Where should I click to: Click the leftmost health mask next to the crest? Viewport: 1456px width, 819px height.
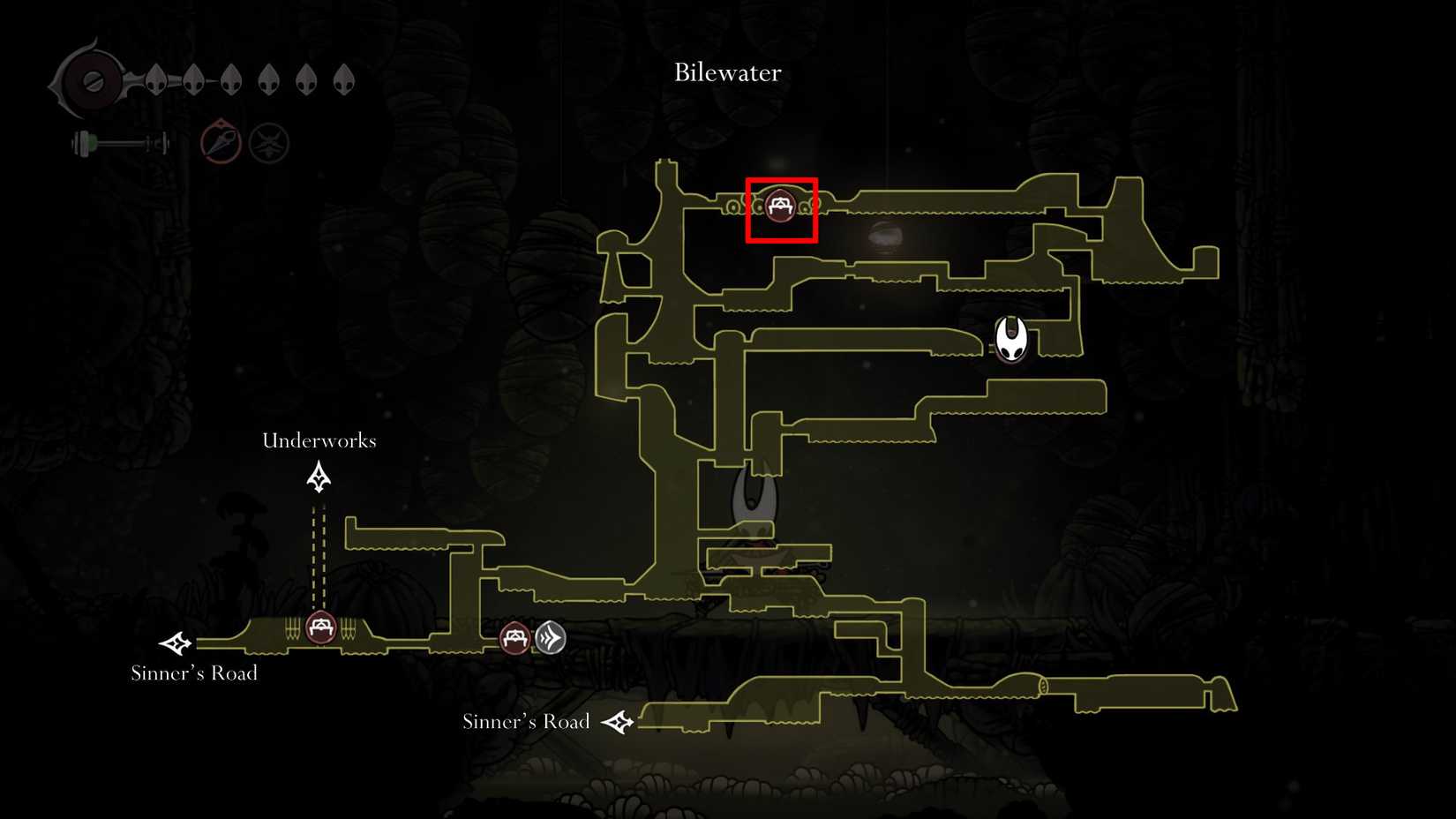157,79
